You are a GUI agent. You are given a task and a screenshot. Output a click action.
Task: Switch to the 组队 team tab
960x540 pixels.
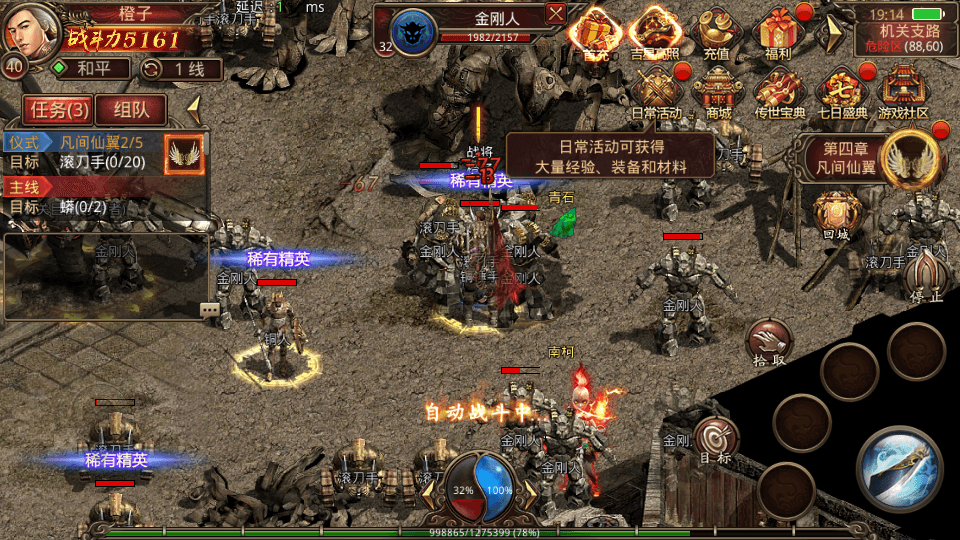click(x=130, y=109)
